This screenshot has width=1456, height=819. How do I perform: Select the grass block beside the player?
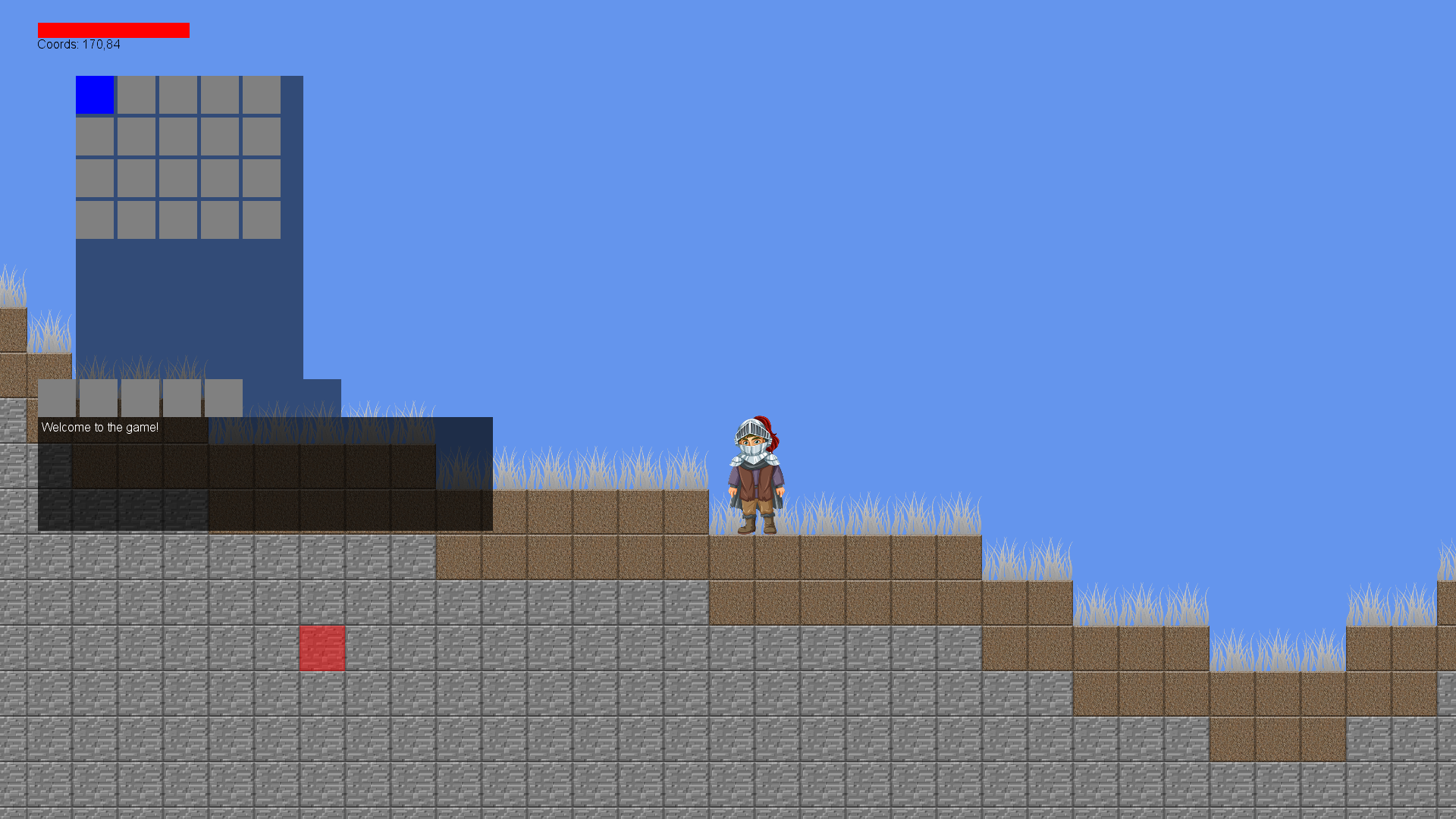pyautogui.click(x=667, y=512)
